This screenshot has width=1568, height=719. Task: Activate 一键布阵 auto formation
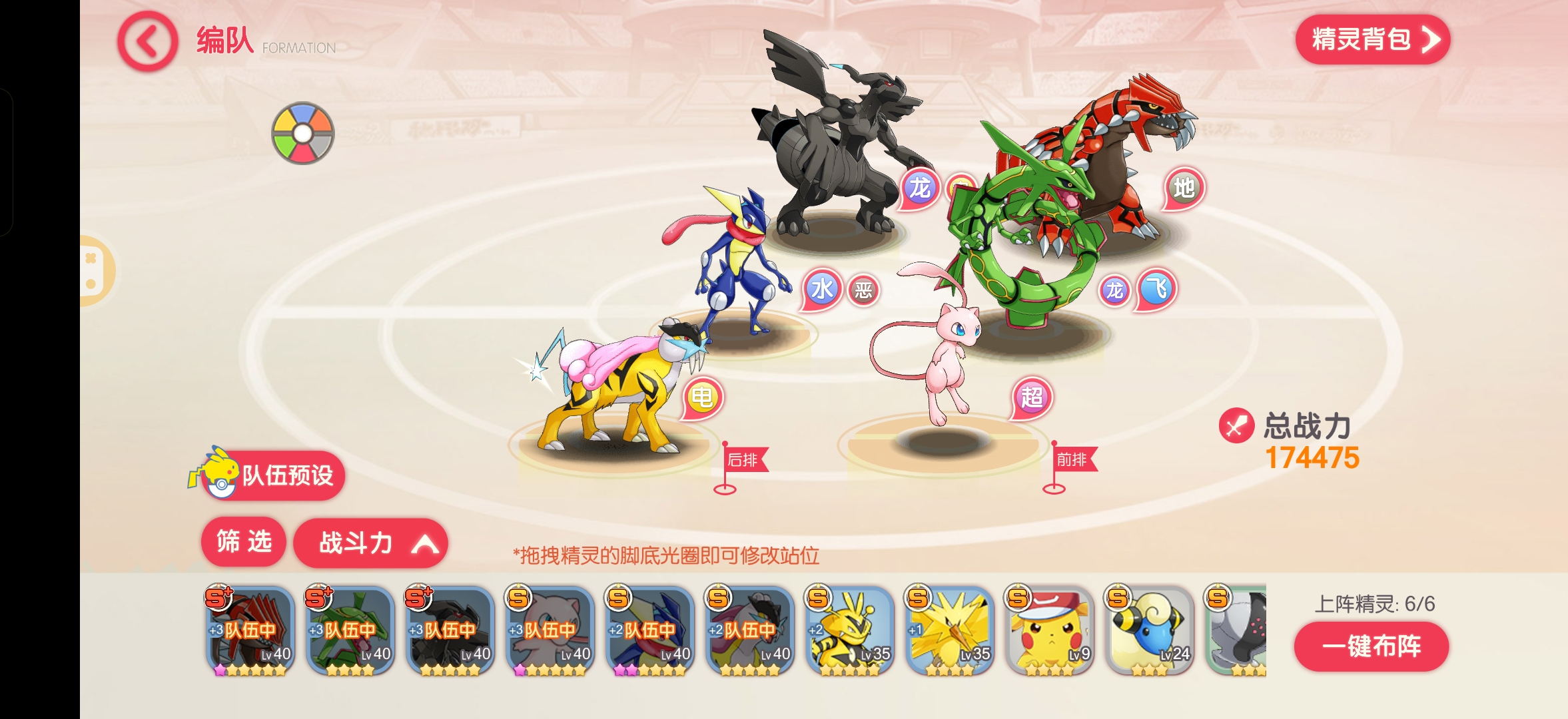pyautogui.click(x=1371, y=646)
